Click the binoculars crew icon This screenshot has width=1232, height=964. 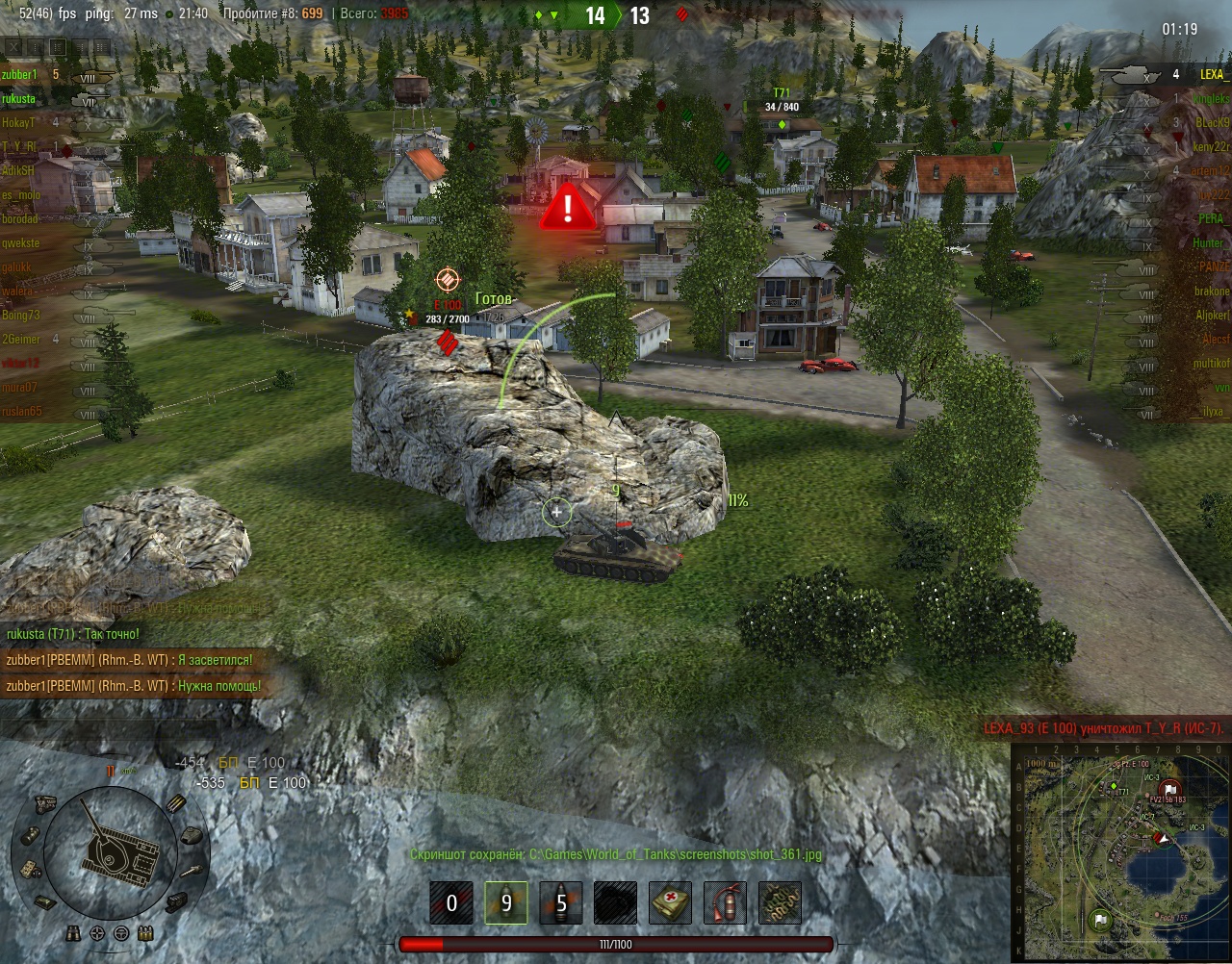[74, 932]
